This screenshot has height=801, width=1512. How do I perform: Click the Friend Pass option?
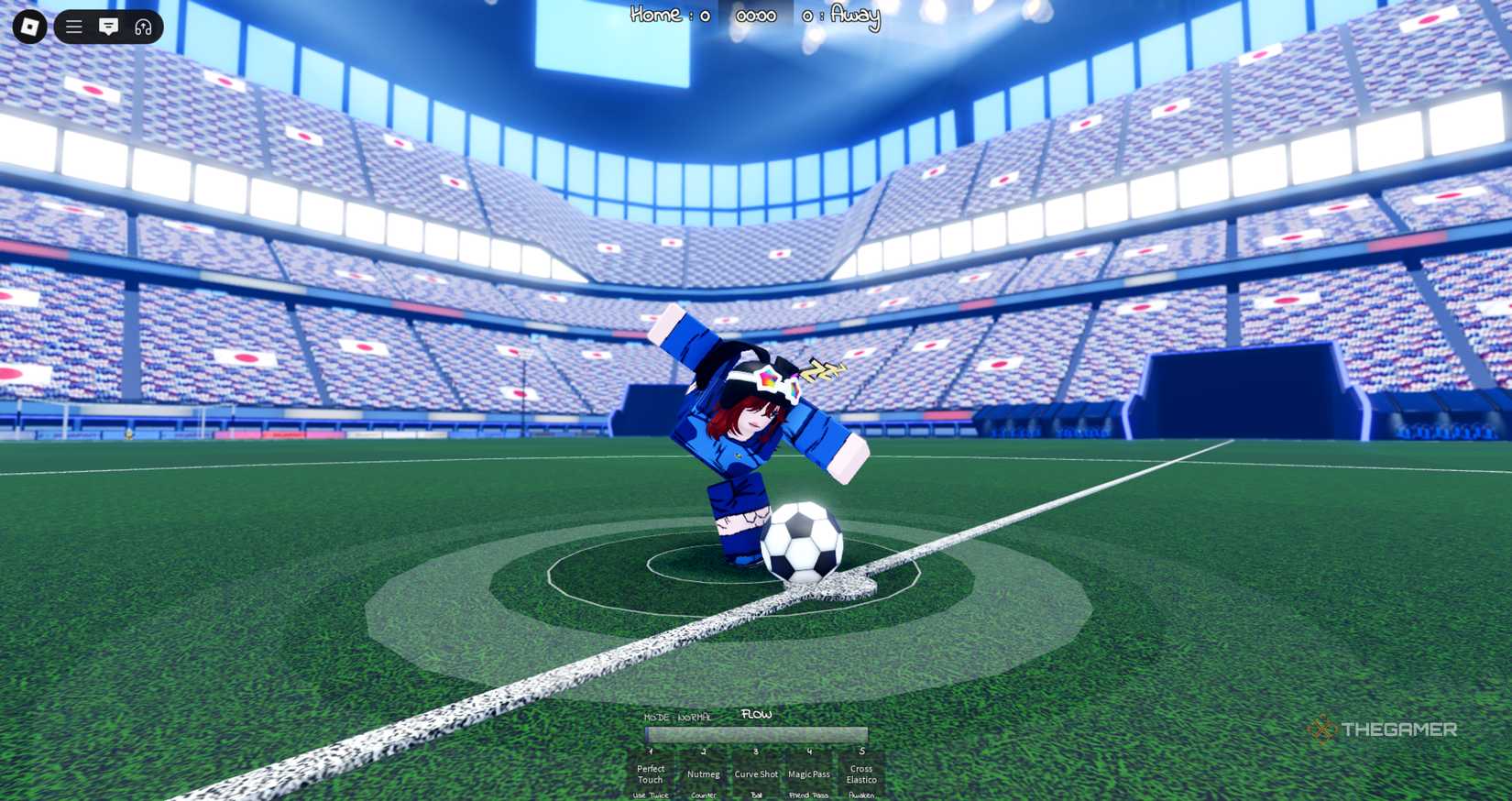[808, 795]
